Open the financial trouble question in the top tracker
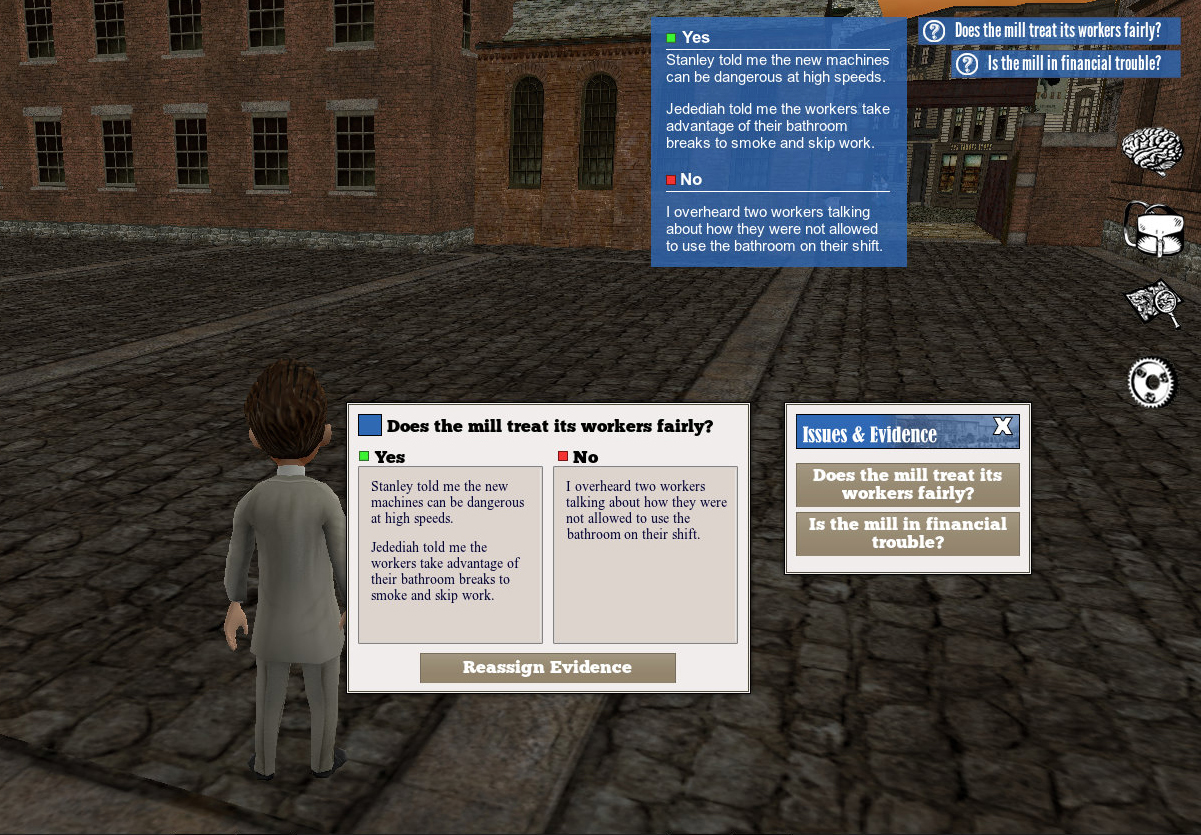 pyautogui.click(x=1065, y=64)
